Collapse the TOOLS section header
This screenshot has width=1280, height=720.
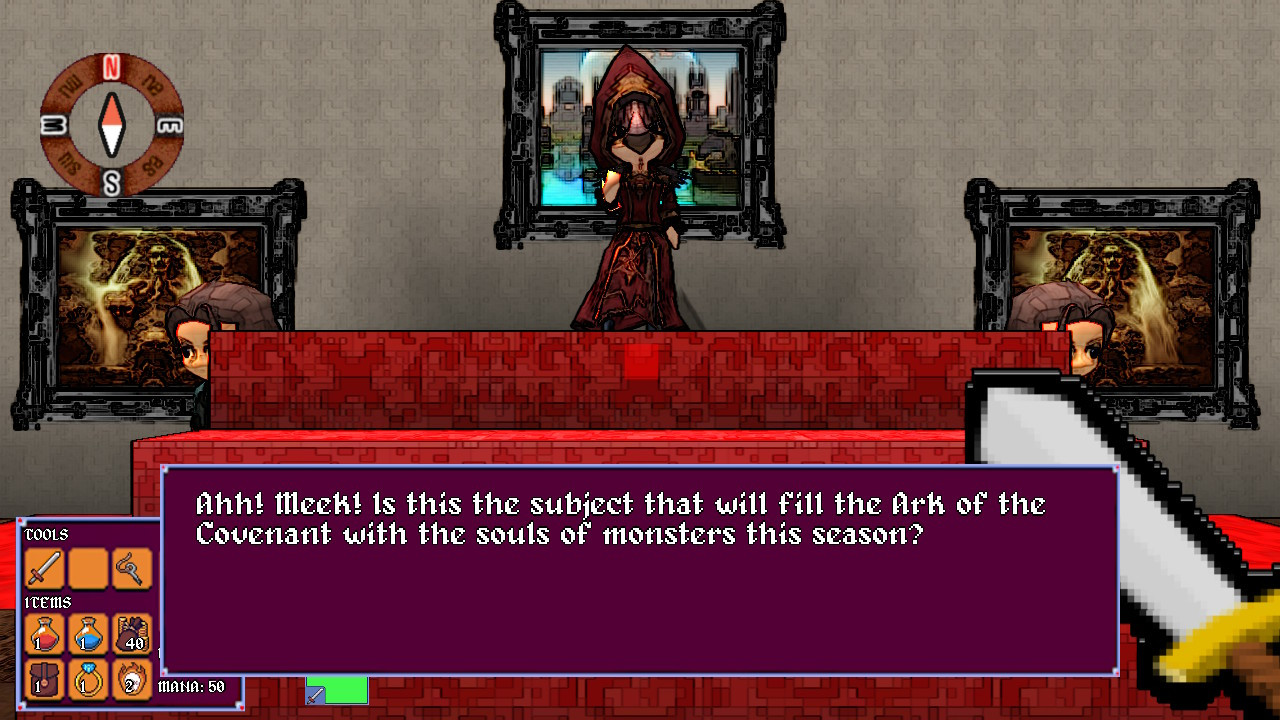46,534
